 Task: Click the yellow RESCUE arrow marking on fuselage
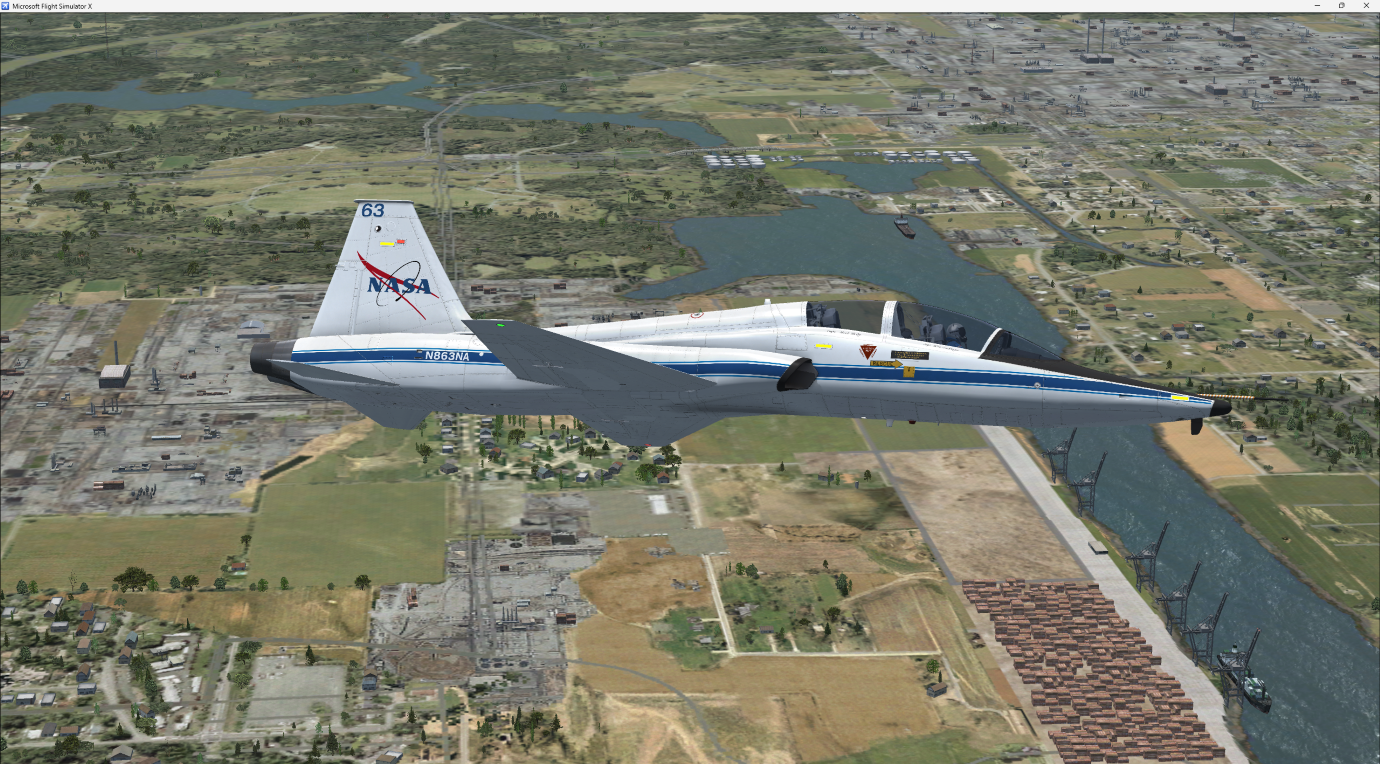[x=887, y=363]
